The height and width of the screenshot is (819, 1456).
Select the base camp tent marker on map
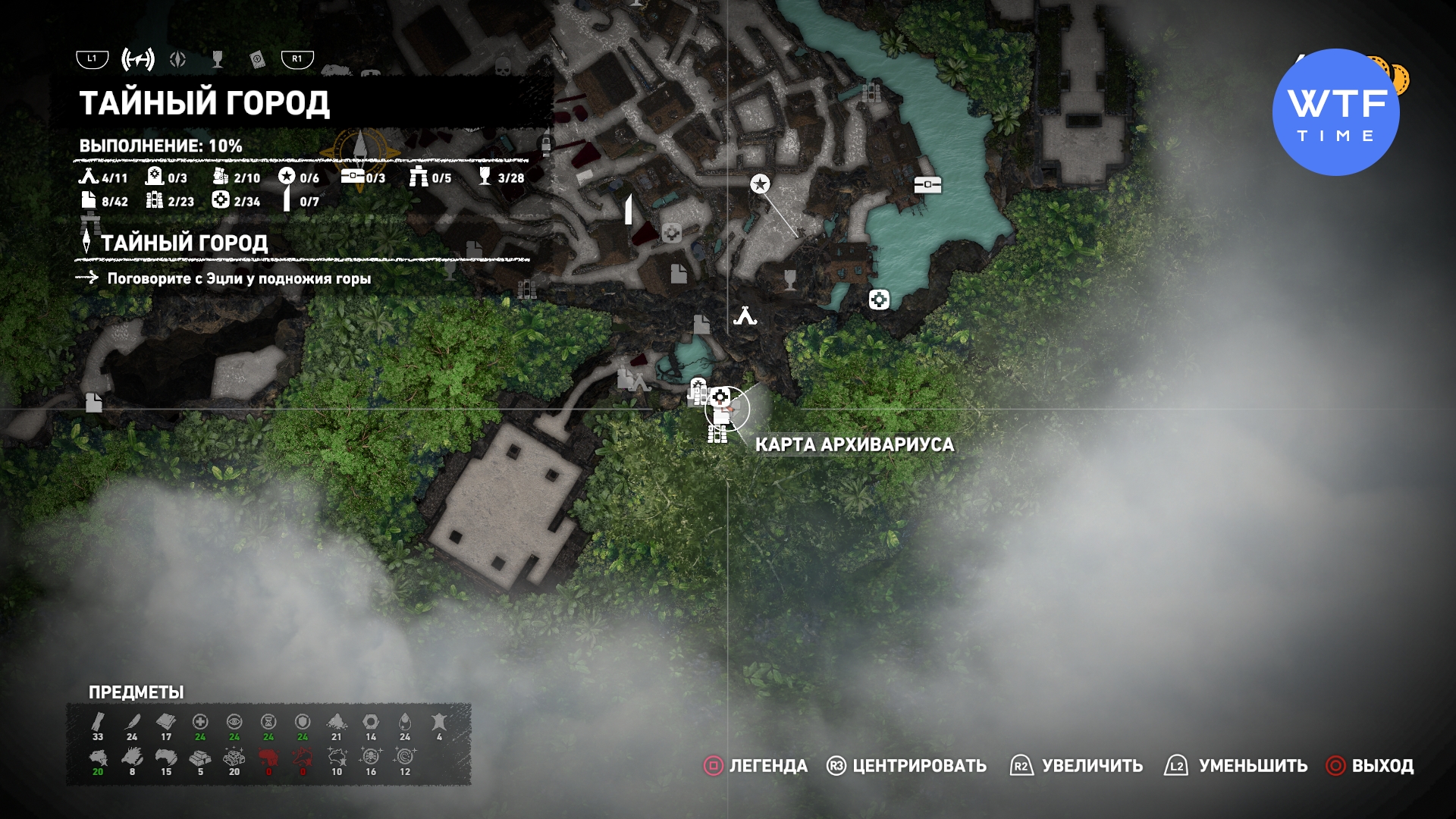[x=745, y=315]
